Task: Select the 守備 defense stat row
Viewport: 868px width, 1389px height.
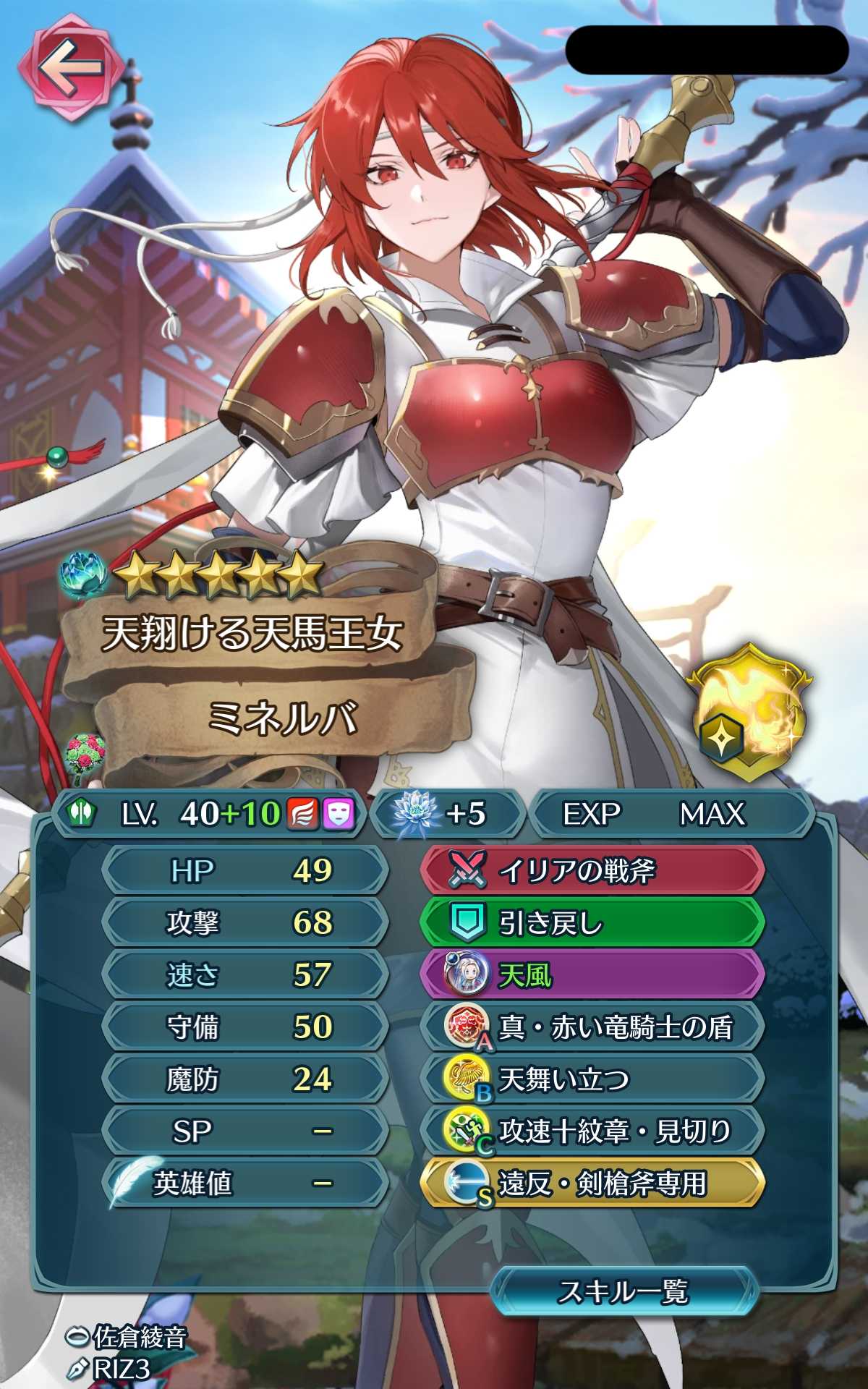Action: 246,1027
